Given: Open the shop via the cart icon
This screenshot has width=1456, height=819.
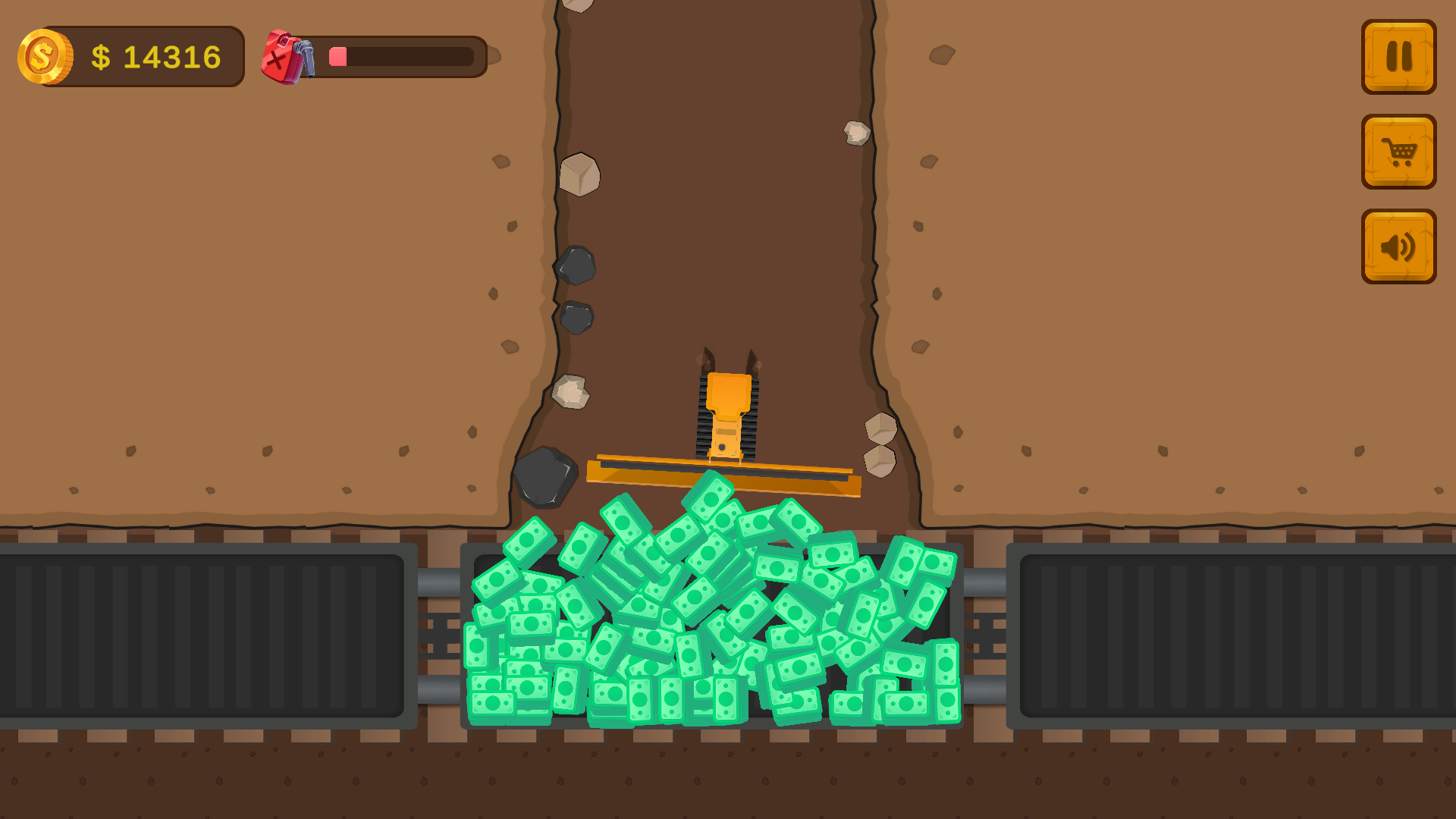Looking at the screenshot, I should (x=1398, y=152).
